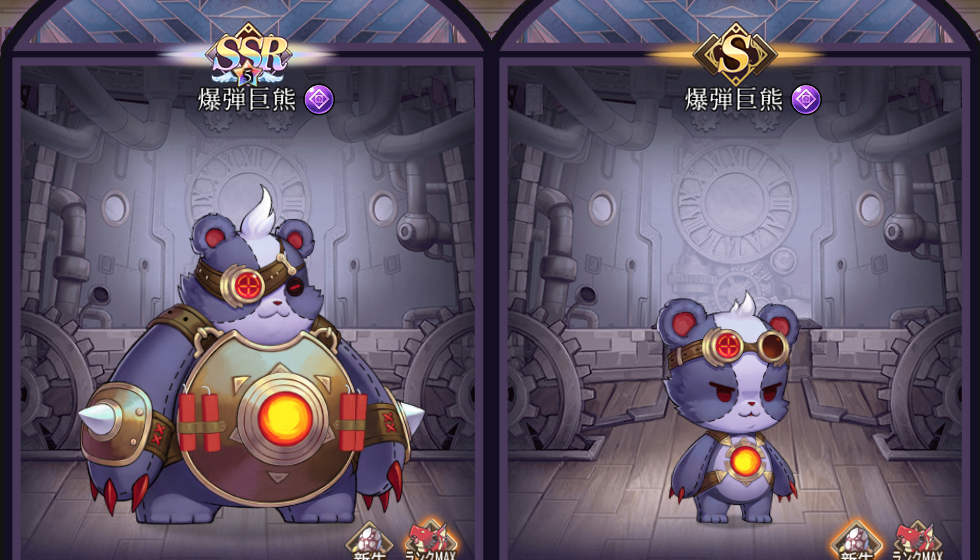
Task: Select the ランクMAX icon on the SSR card
Action: 431,543
